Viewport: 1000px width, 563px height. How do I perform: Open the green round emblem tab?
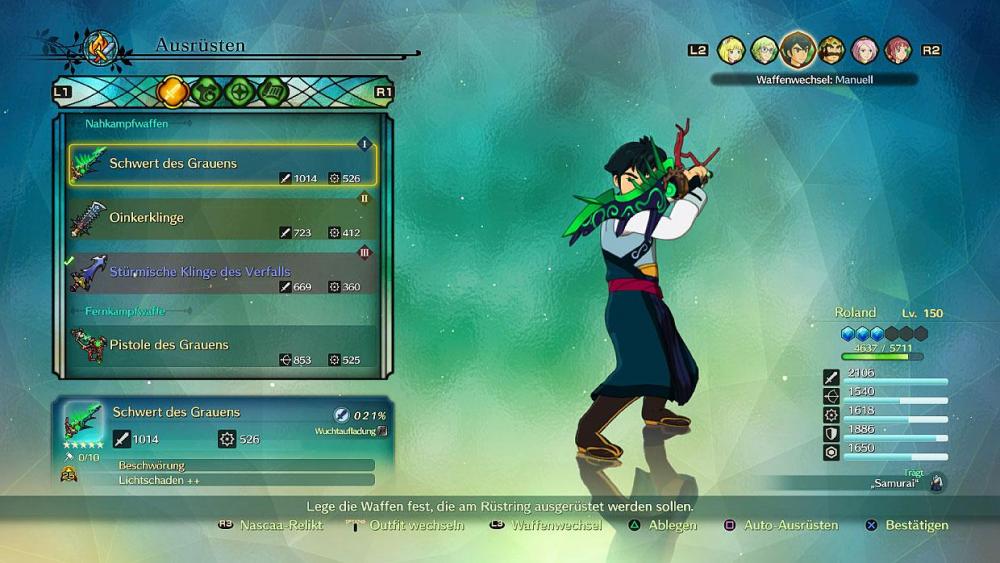[239, 91]
